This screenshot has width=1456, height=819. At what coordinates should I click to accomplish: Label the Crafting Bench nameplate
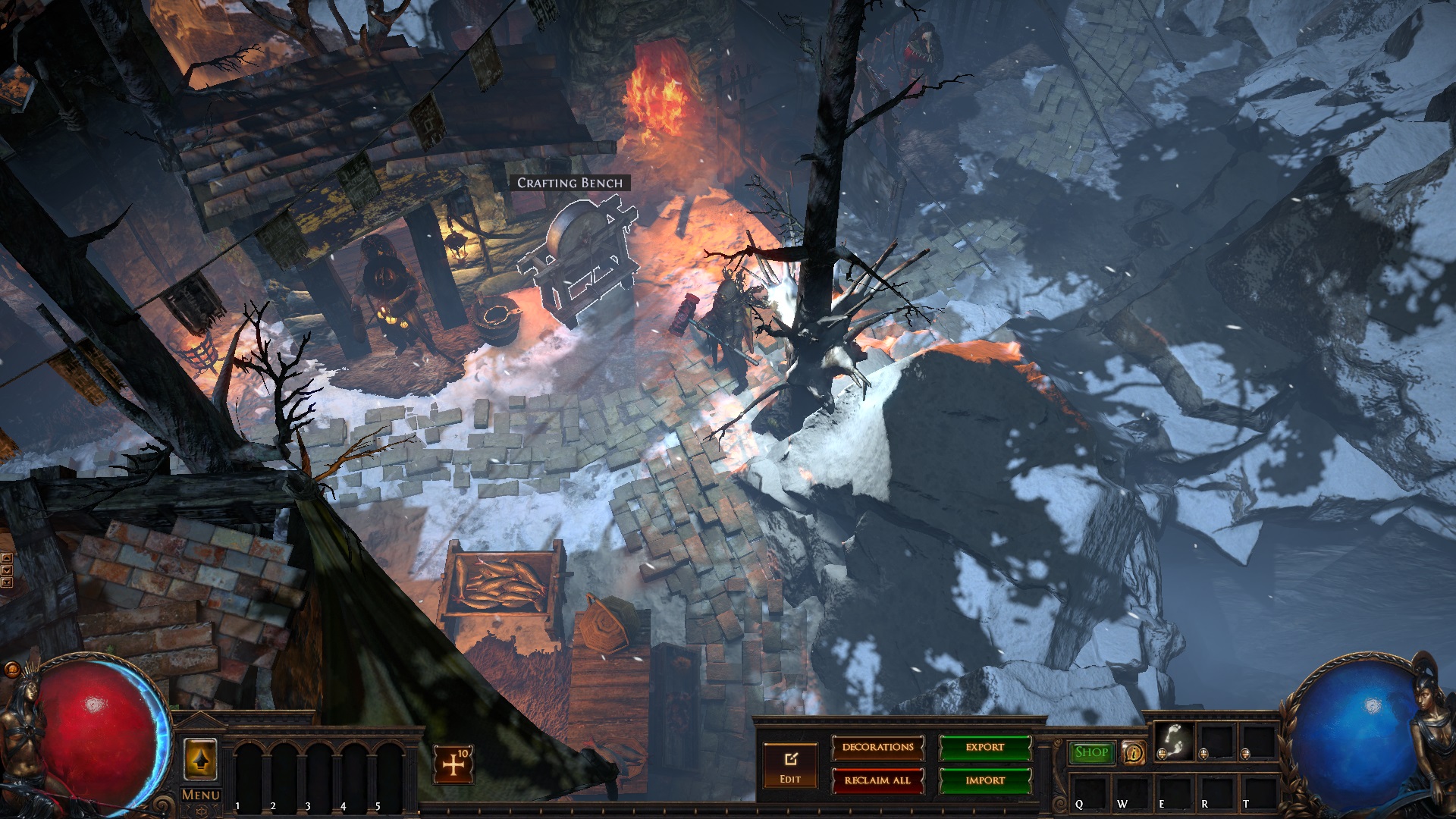570,183
